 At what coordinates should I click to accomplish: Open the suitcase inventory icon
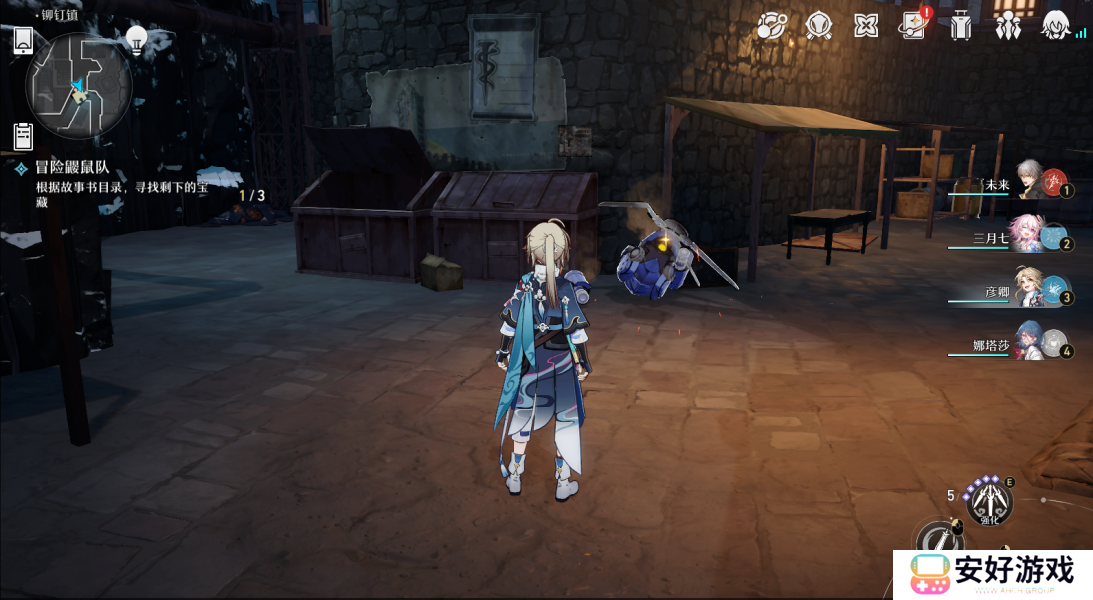[961, 26]
